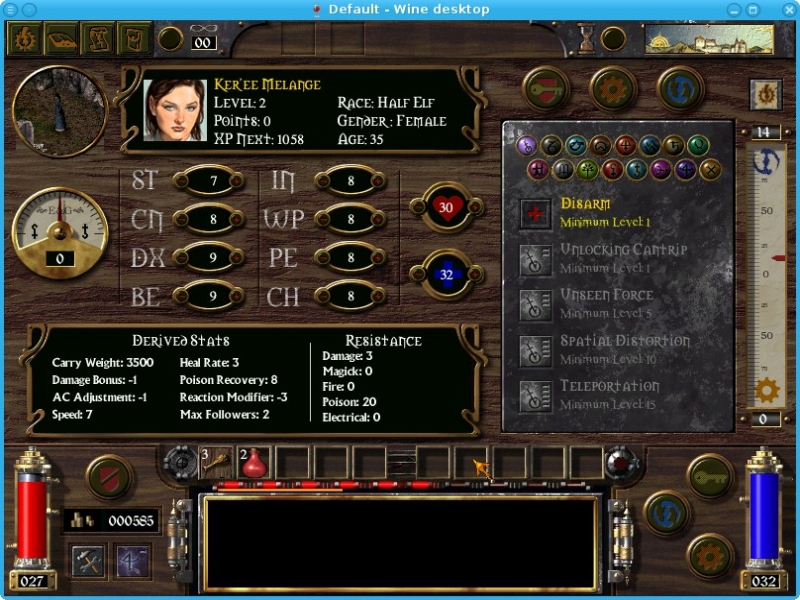Click the Wine desktop window title bar
Viewport: 800px width, 600px height.
click(x=400, y=9)
